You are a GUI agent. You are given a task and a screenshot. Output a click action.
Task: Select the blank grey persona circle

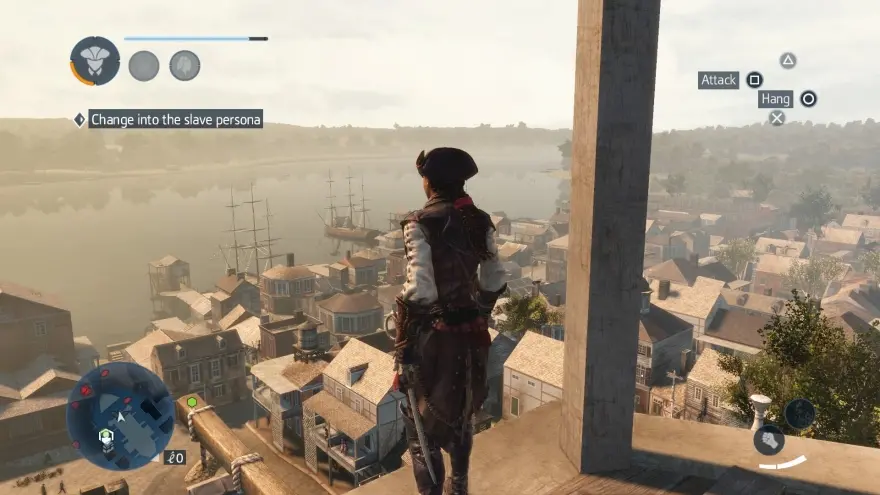pos(144,66)
